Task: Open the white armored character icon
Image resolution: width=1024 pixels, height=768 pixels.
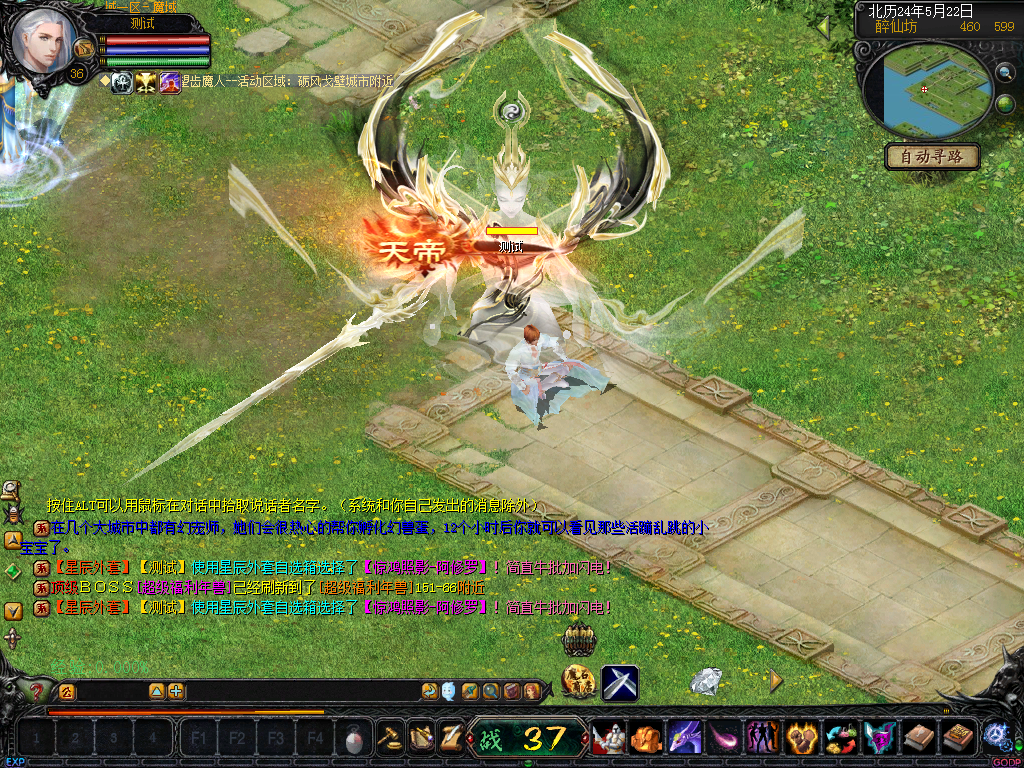Action: 609,738
